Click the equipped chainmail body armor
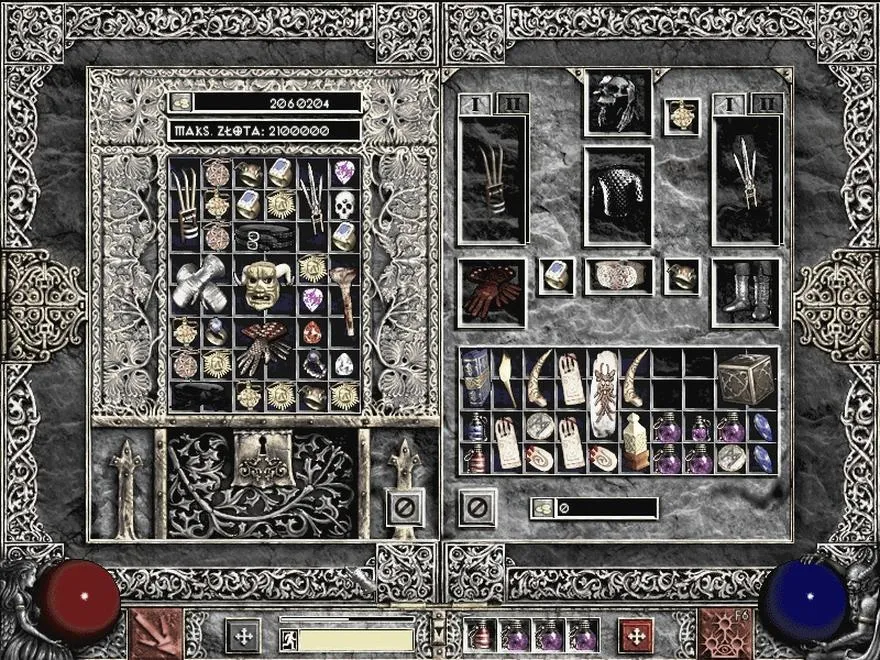 click(x=618, y=195)
